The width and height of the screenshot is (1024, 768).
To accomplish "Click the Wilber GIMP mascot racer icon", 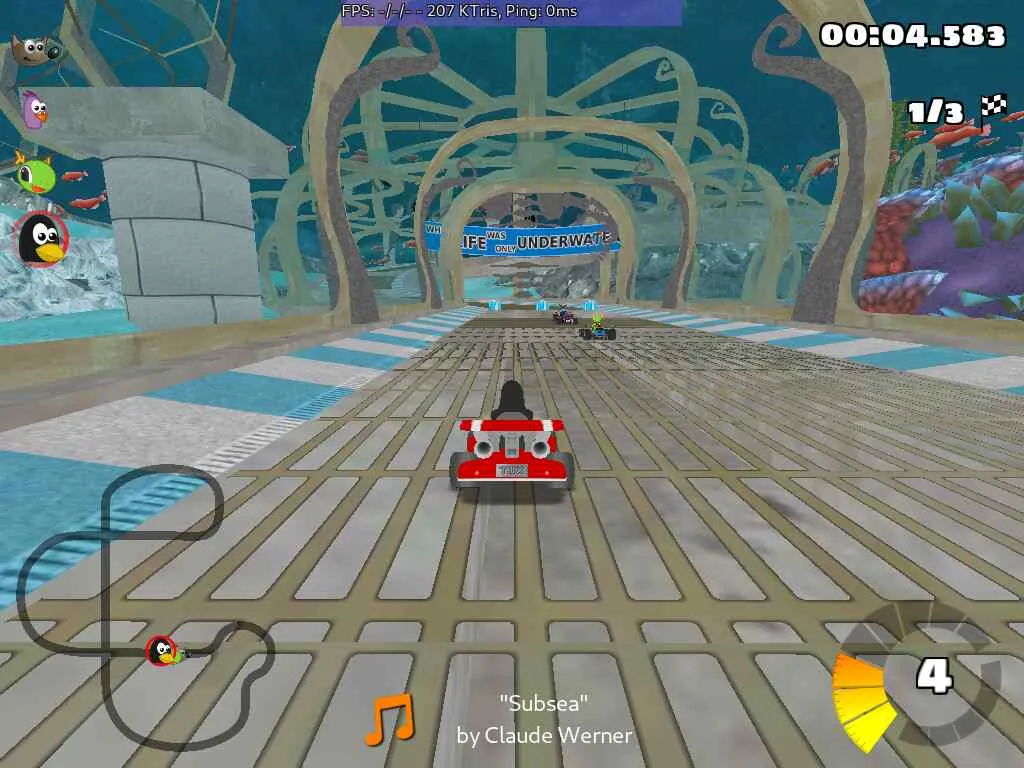I will click(35, 47).
